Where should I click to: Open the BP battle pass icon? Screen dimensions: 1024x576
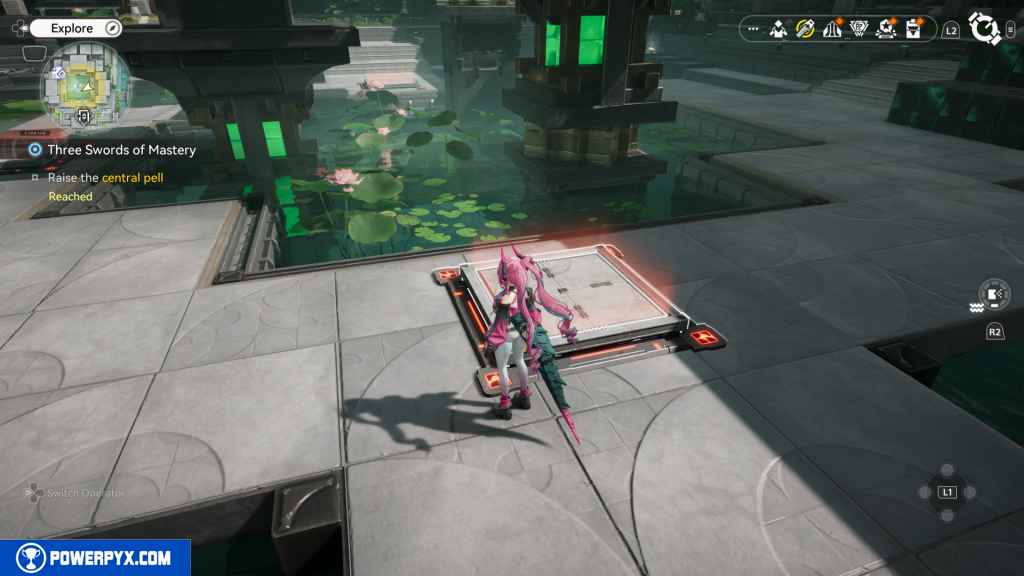point(859,30)
